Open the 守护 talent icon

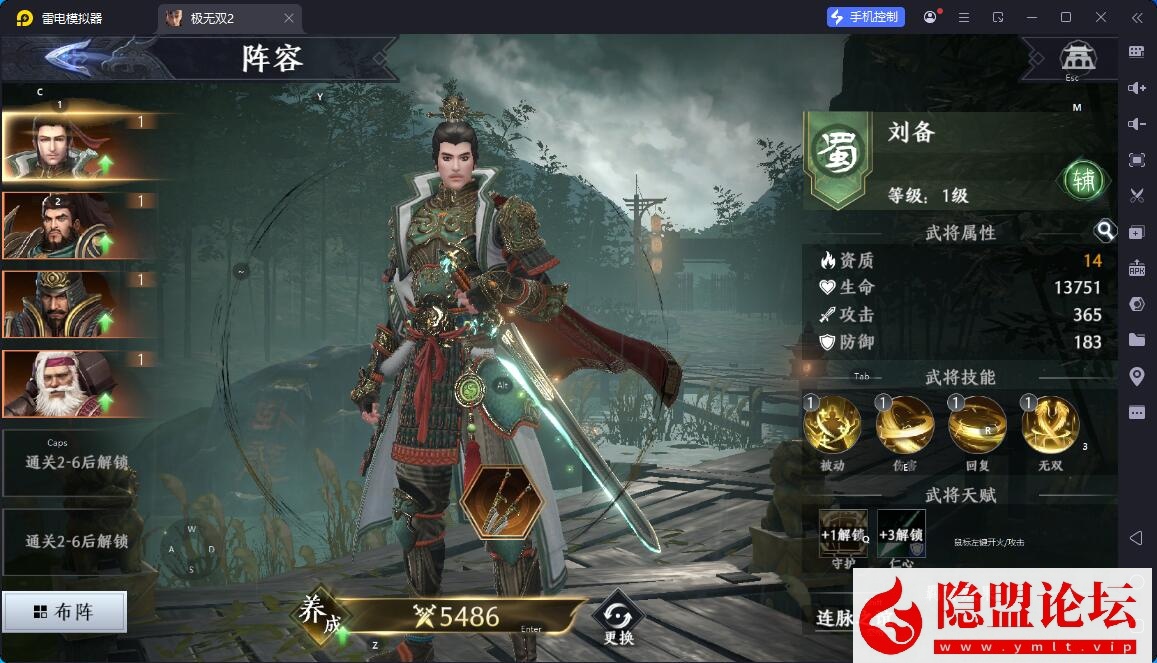pyautogui.click(x=843, y=533)
